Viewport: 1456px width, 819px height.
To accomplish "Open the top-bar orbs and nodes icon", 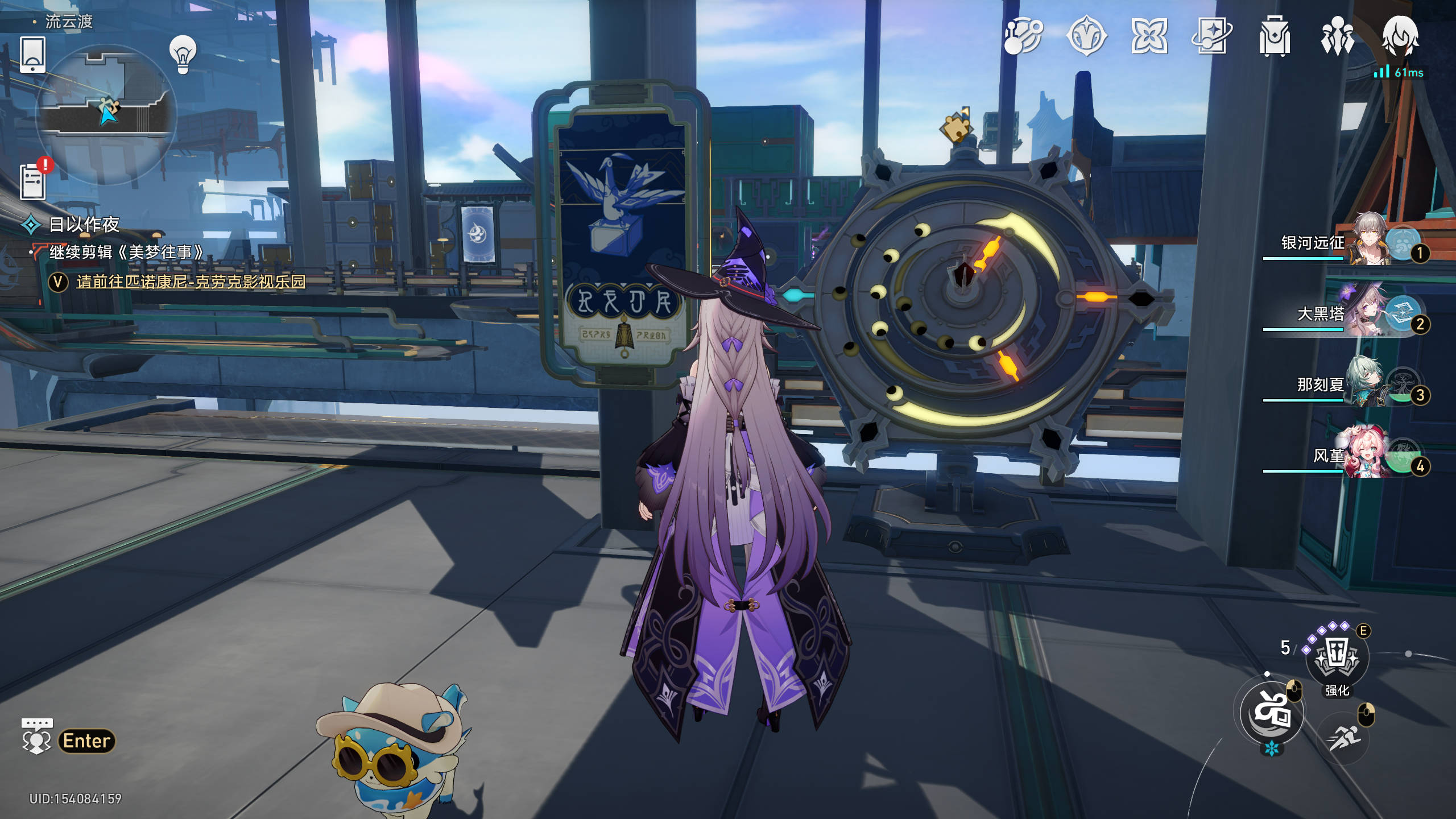I will pos(1023,36).
